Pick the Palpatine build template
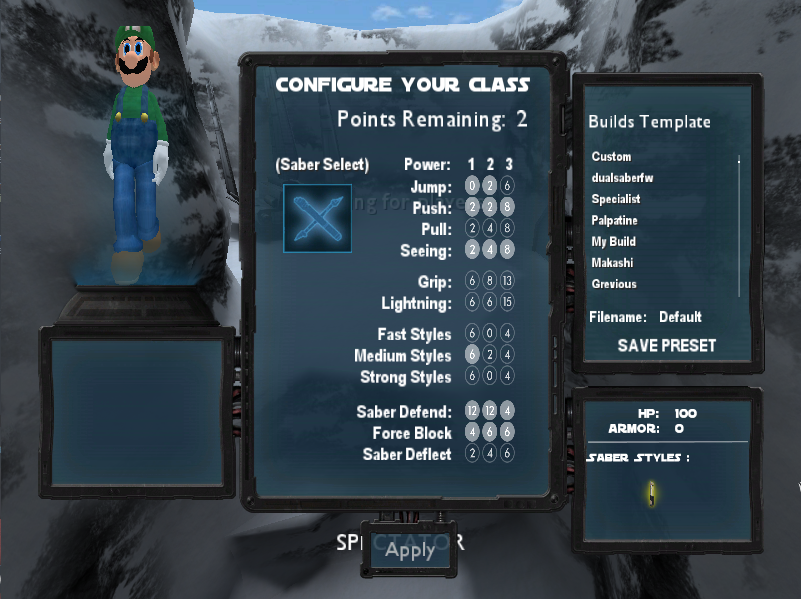 pyautogui.click(x=614, y=220)
